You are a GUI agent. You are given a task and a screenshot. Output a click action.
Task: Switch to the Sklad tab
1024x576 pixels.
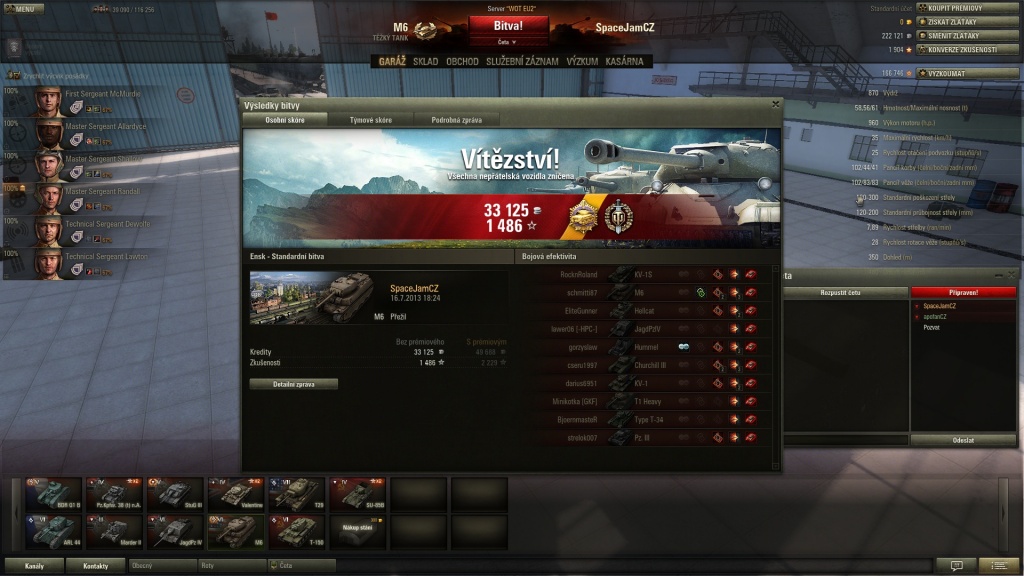(x=425, y=61)
